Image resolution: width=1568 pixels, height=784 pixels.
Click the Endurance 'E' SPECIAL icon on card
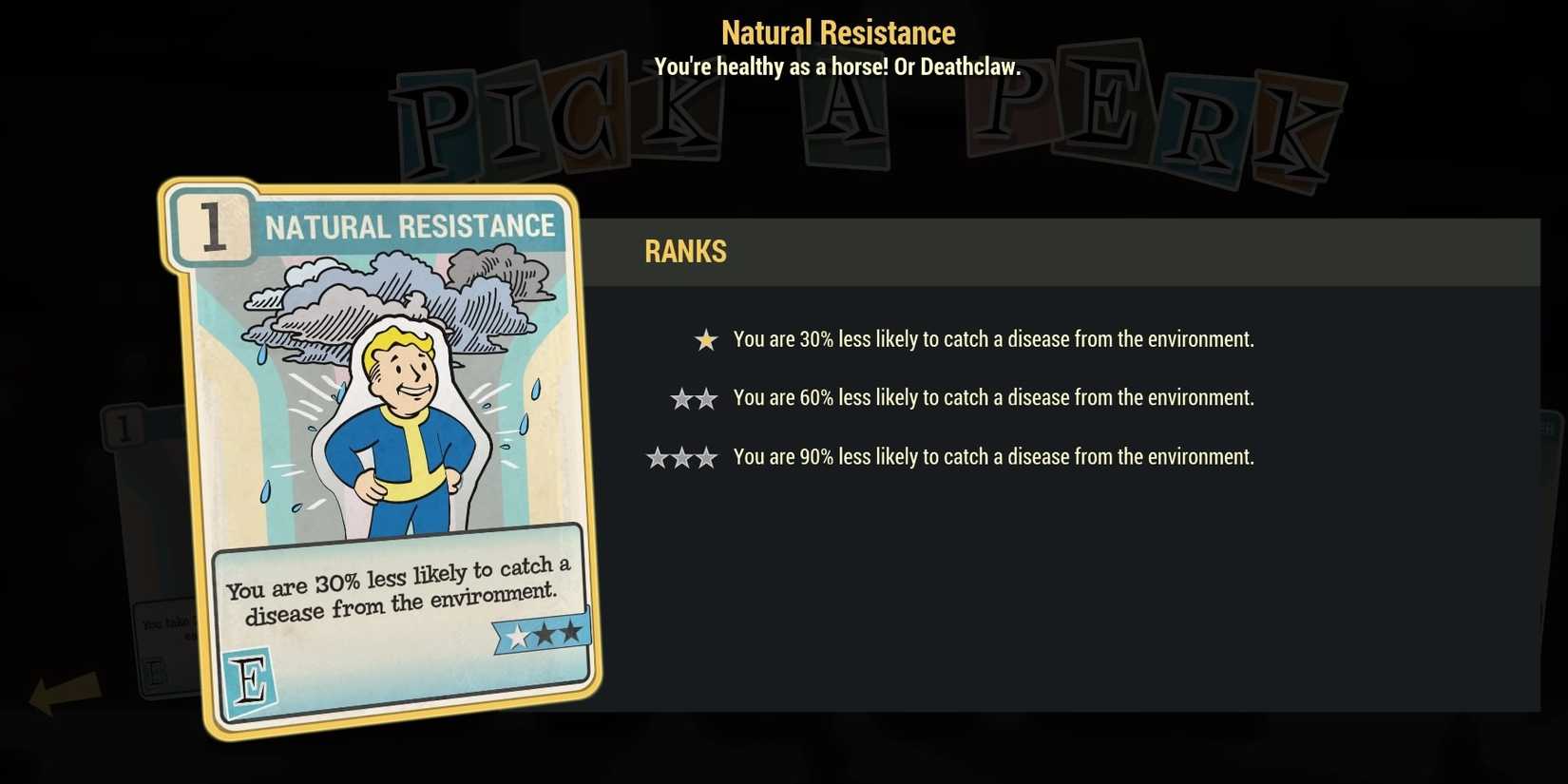click(251, 679)
